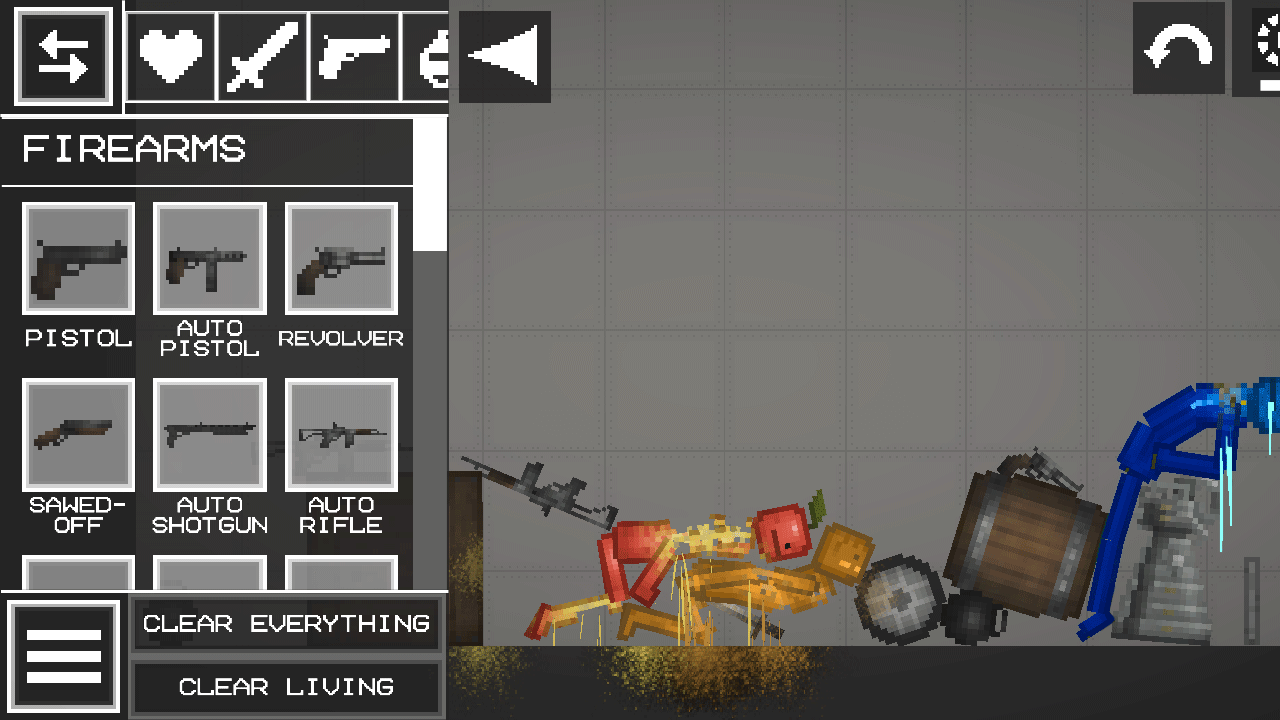This screenshot has height=720, width=1280.
Task: Click the swap arrows icon at top left
Action: 63,55
